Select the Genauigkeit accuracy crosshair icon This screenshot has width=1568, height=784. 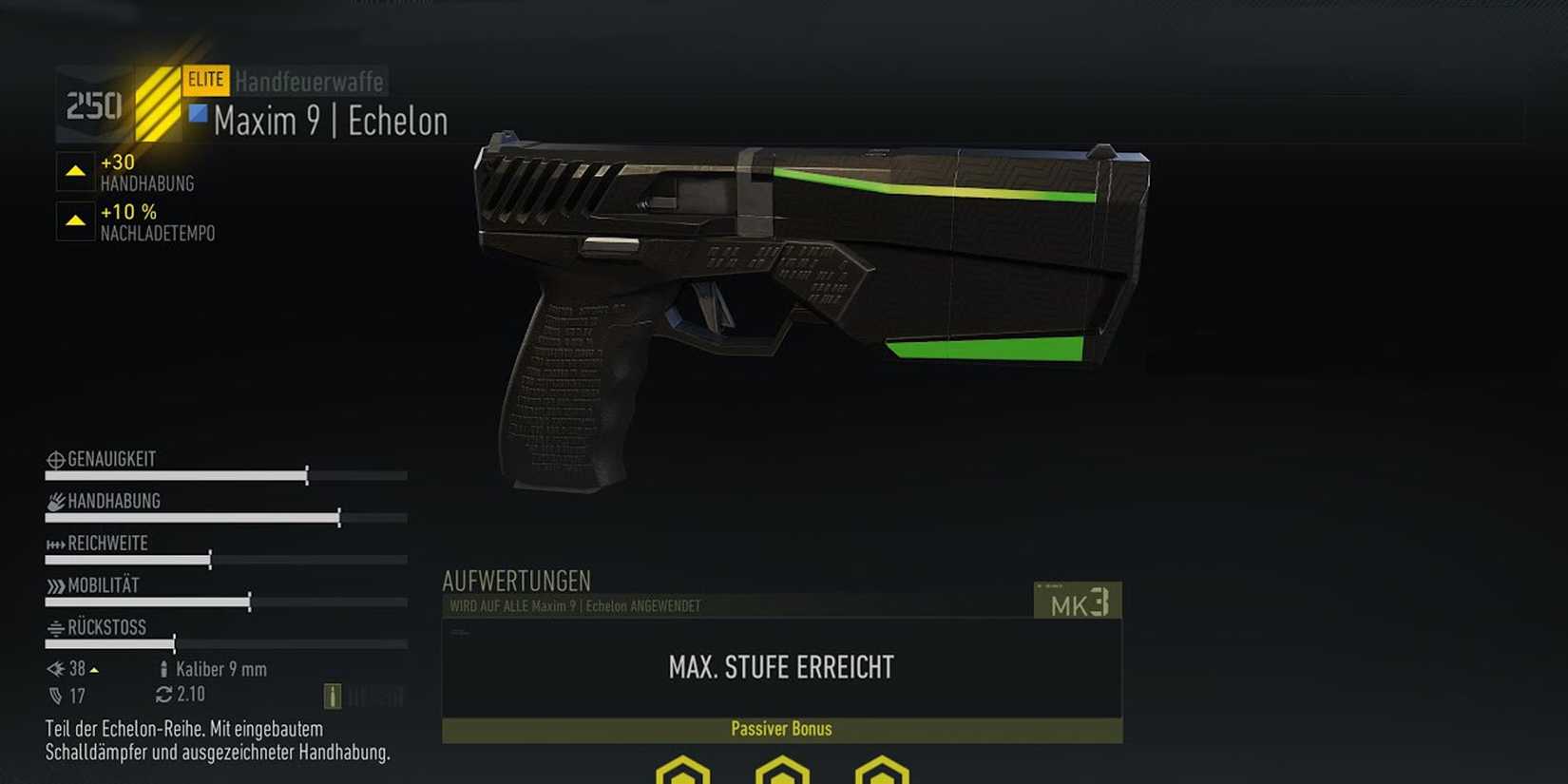[55, 458]
